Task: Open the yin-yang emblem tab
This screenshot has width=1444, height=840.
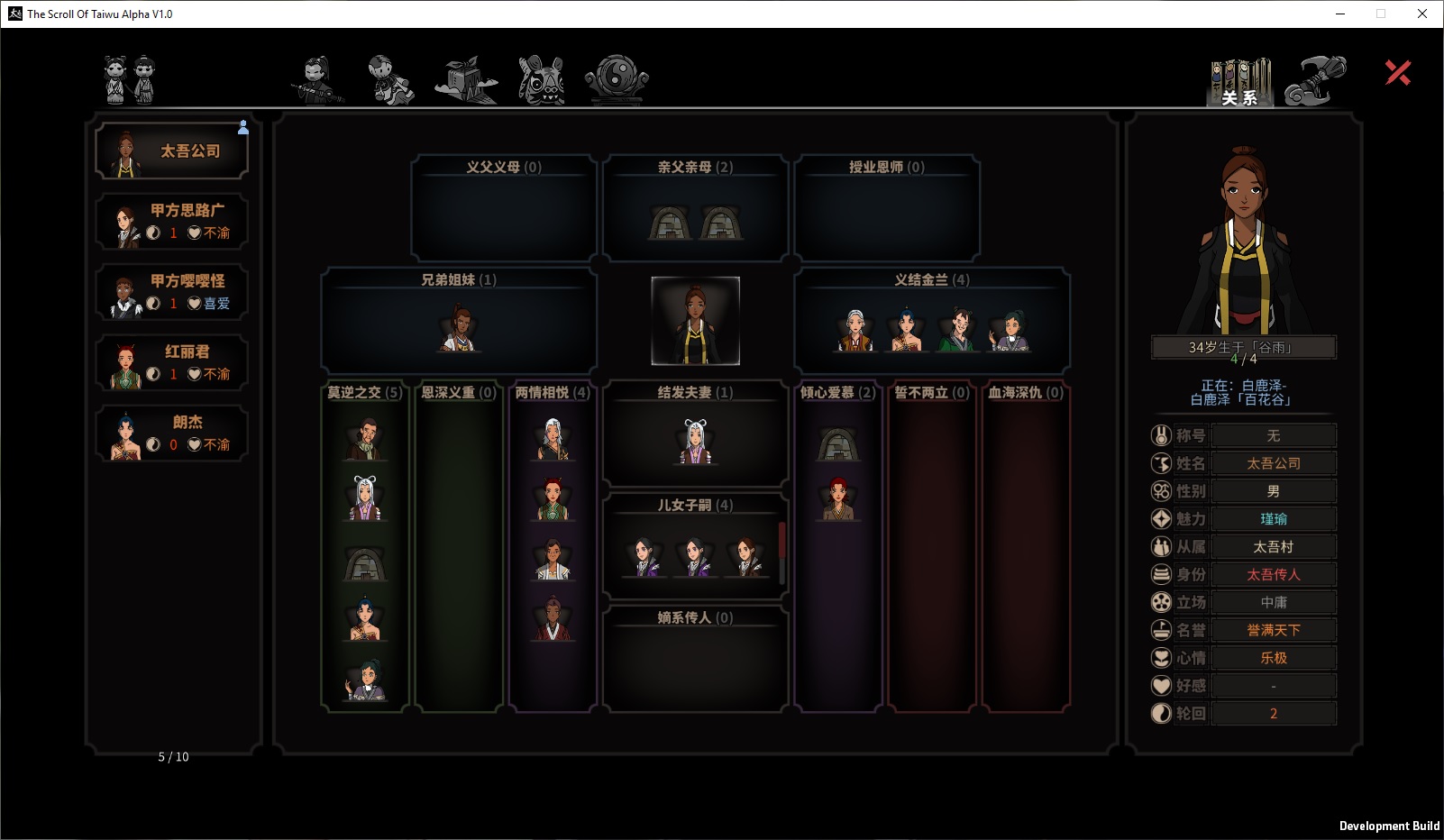Action: point(617,79)
